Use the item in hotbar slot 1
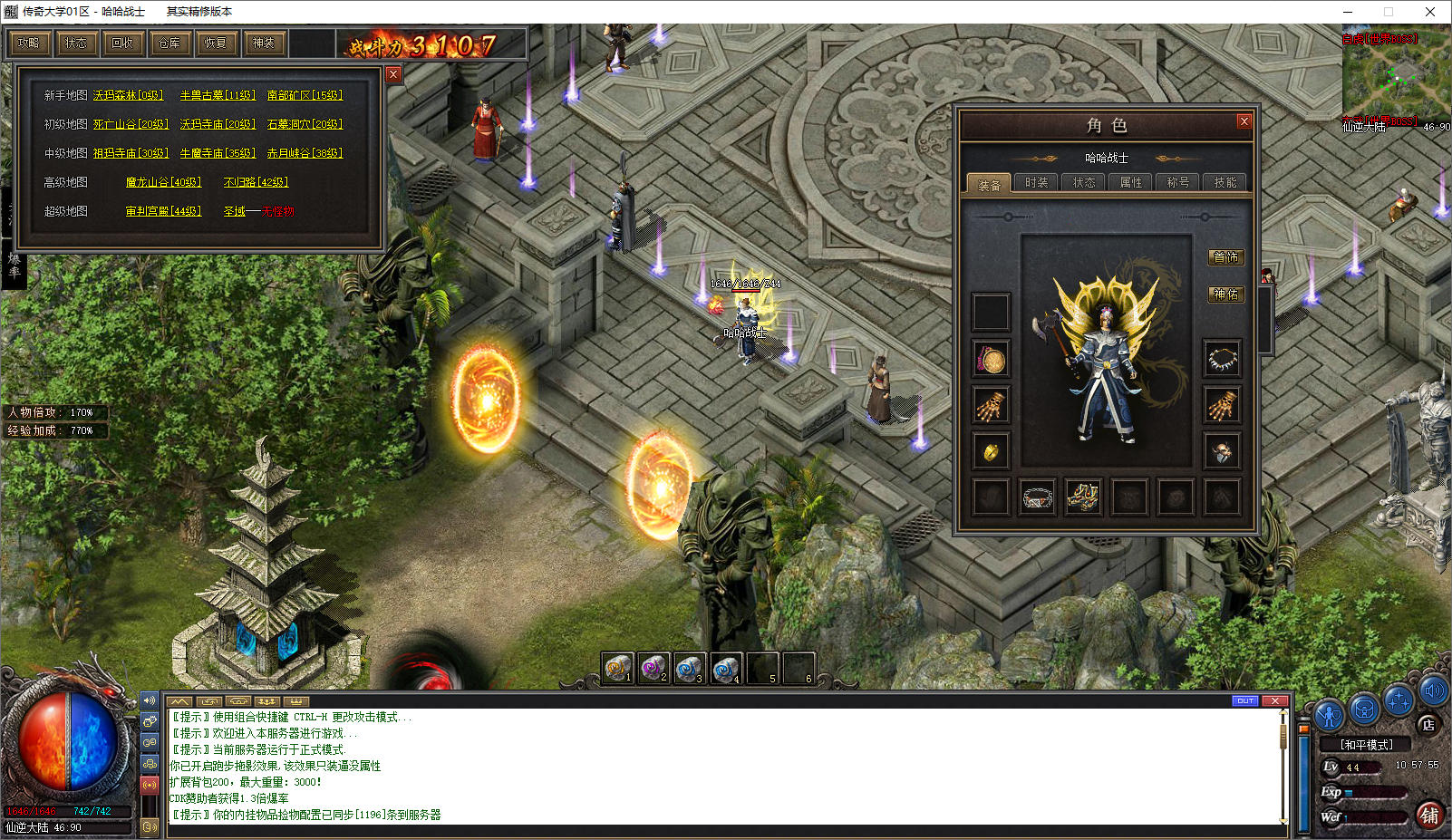The height and width of the screenshot is (840, 1452). coord(617,669)
